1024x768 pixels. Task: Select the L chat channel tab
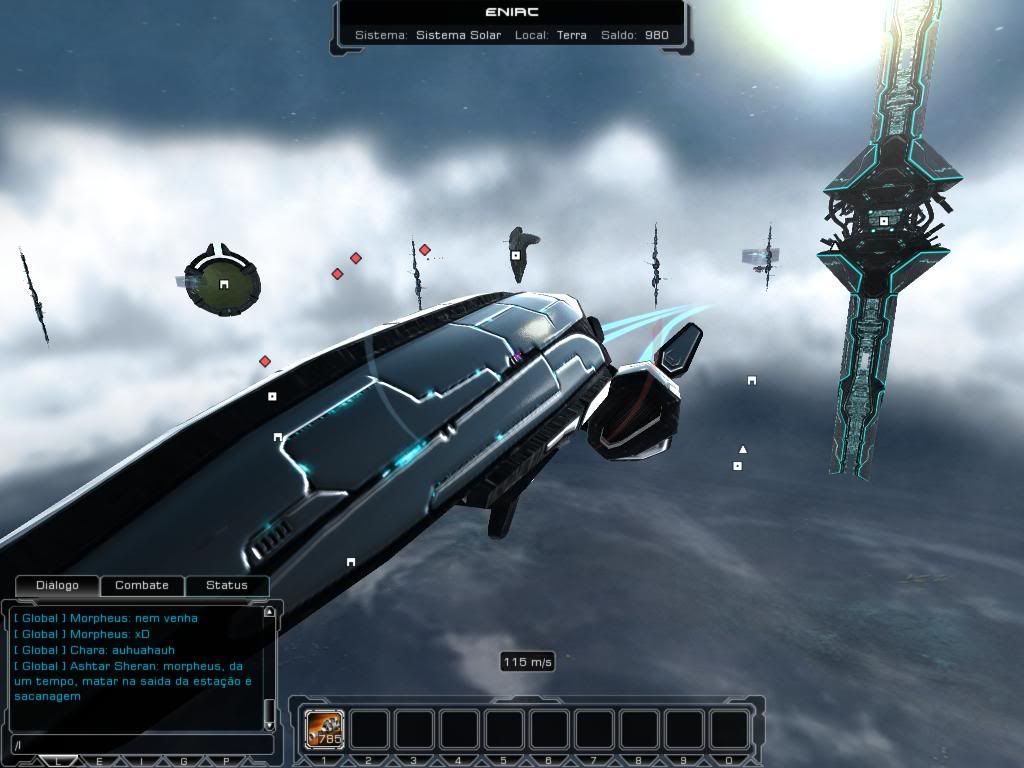[x=58, y=761]
